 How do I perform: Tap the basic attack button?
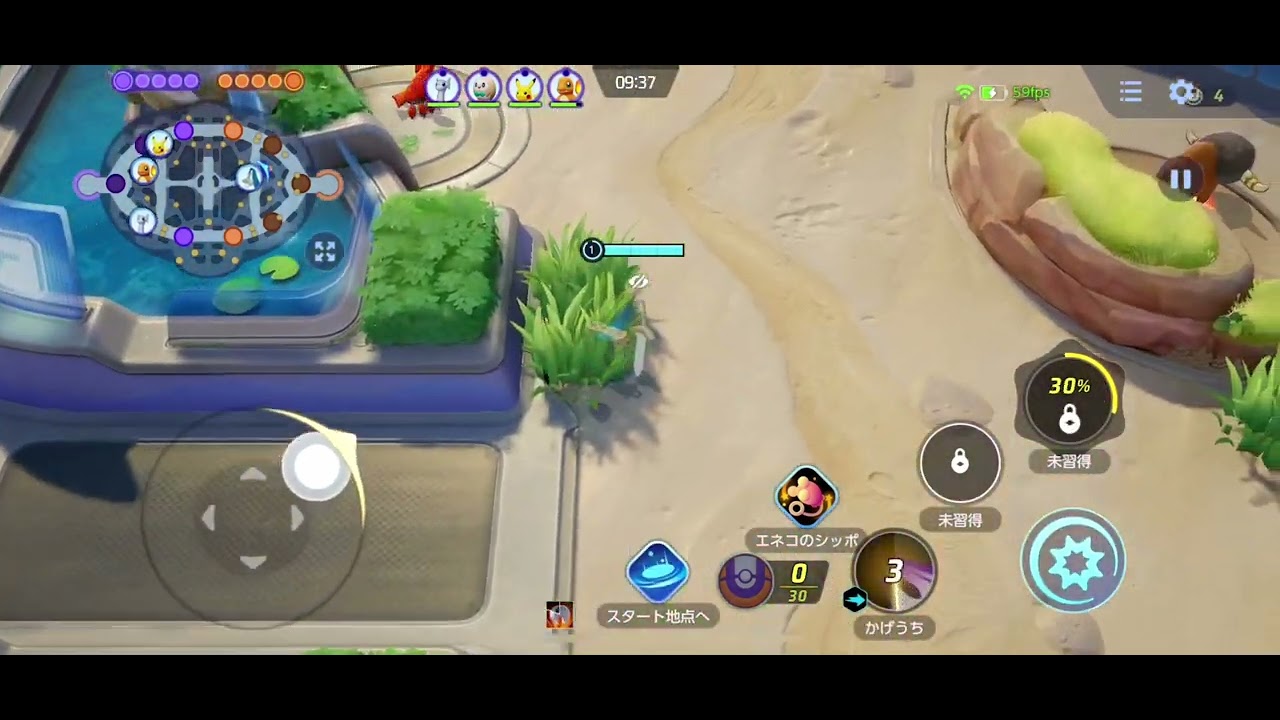pos(1074,562)
